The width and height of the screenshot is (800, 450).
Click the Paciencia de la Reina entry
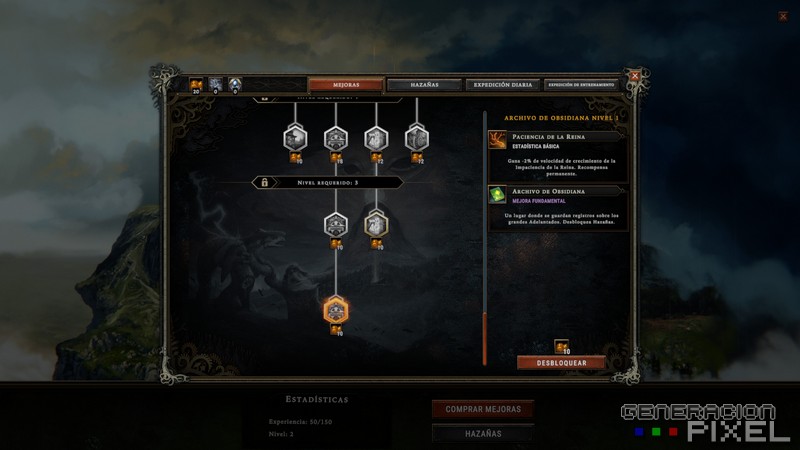click(558, 155)
